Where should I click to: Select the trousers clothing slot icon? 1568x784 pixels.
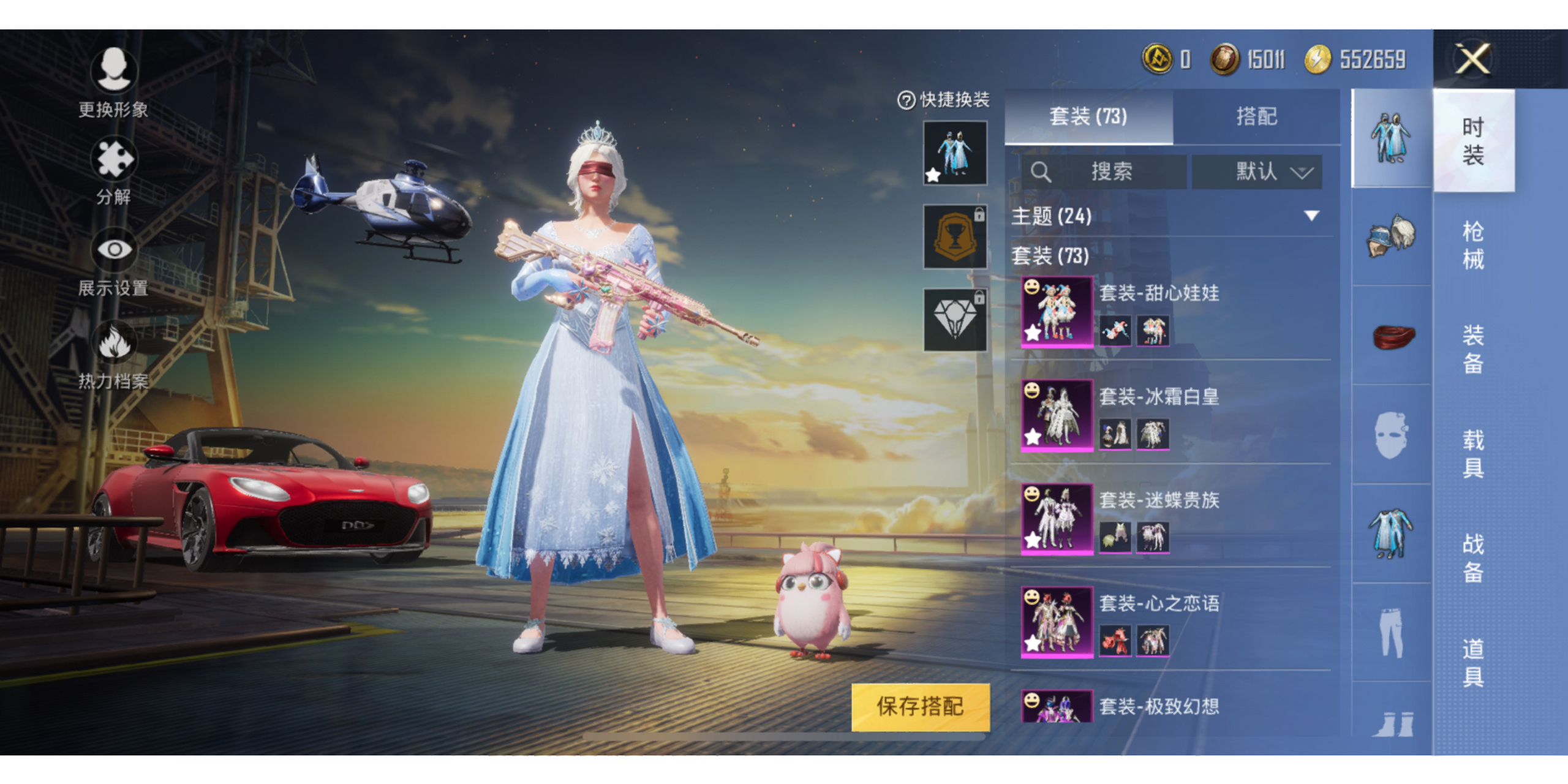[1392, 632]
